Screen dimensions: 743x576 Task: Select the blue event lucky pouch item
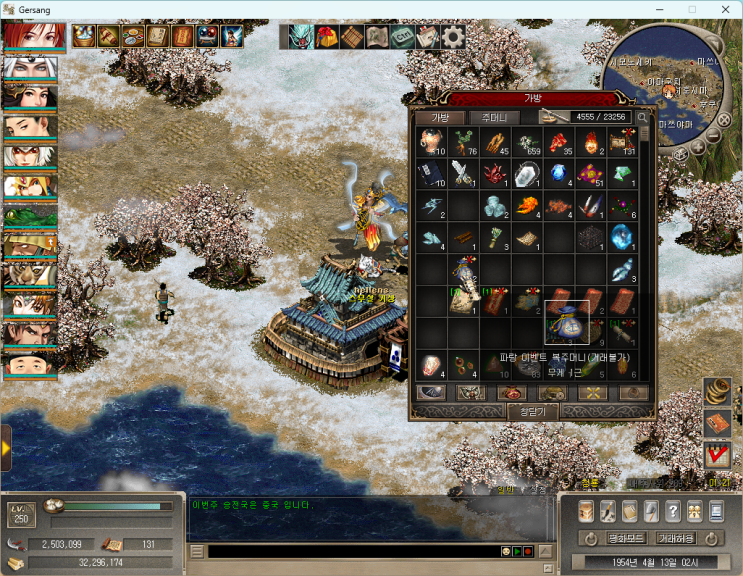coord(566,323)
